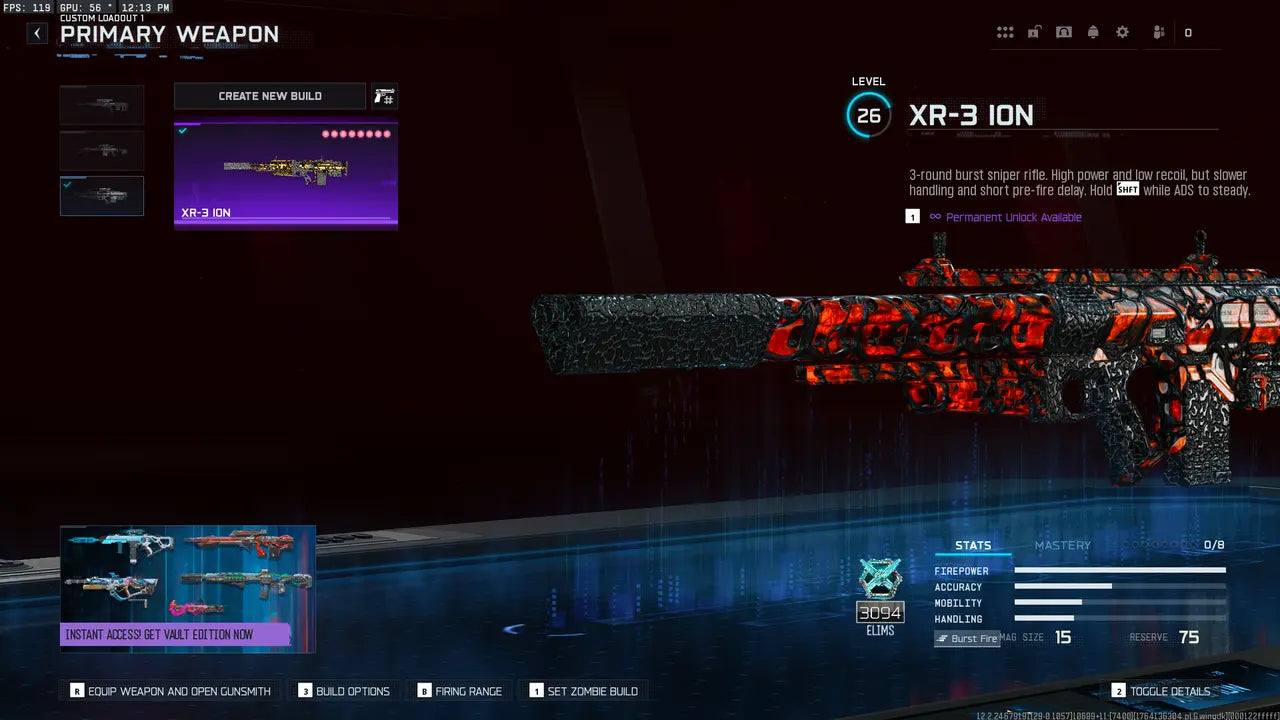Show the Stats tab

pyautogui.click(x=973, y=545)
